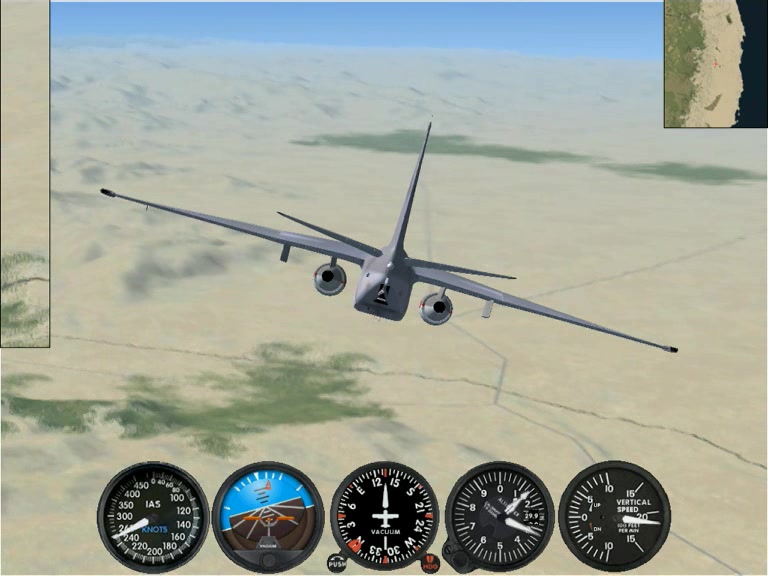Click the side view inset panel
This screenshot has width=768, height=576.
point(24,175)
